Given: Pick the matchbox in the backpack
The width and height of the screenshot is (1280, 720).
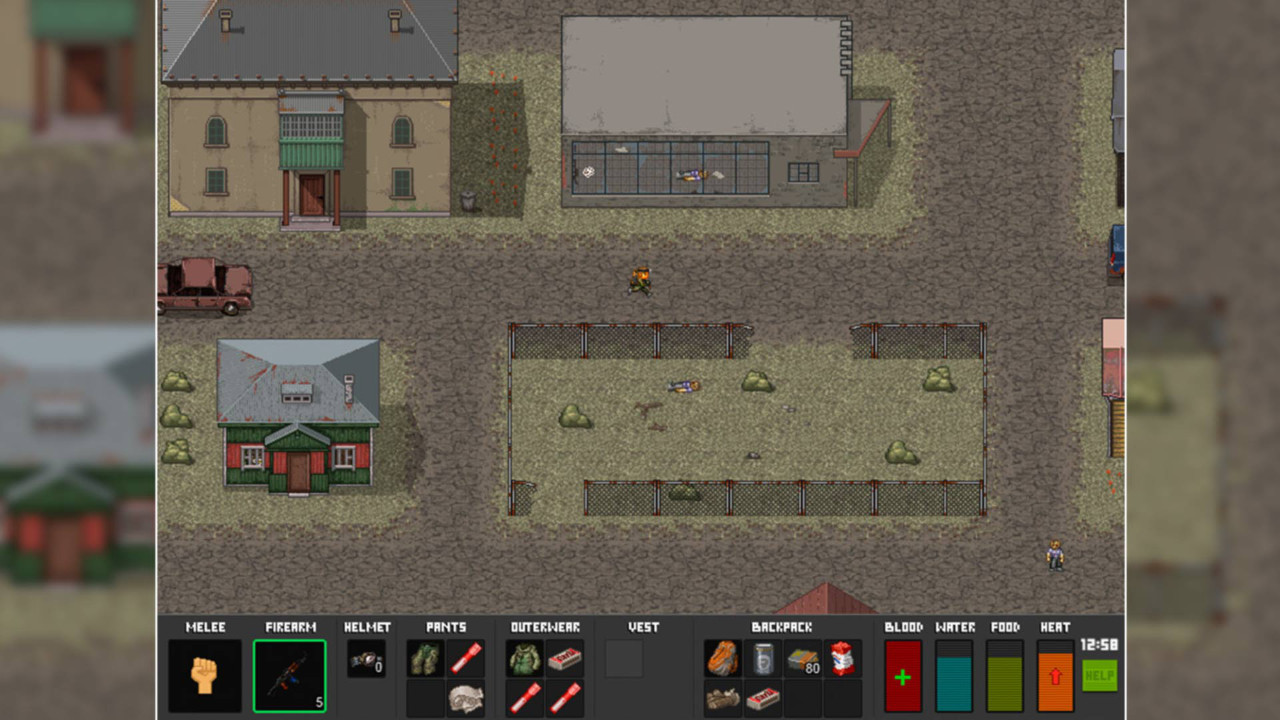Looking at the screenshot, I should 763,699.
